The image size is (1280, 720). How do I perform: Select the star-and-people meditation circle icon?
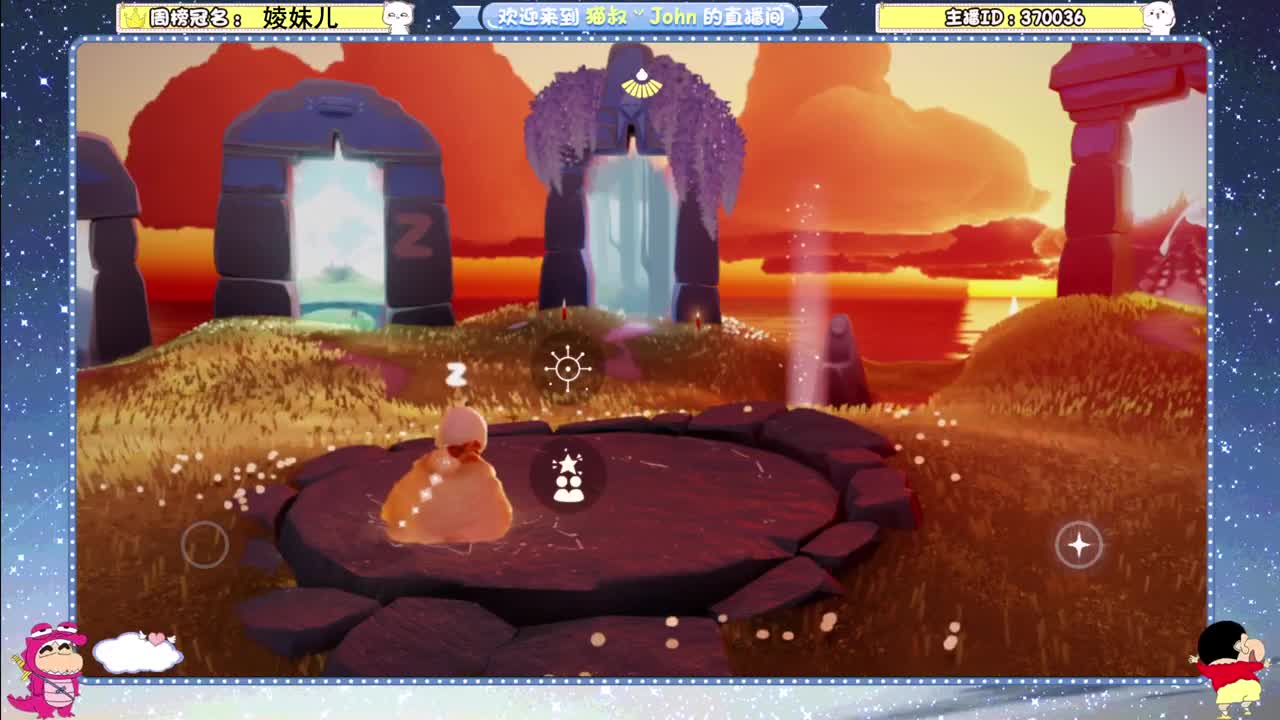point(569,474)
